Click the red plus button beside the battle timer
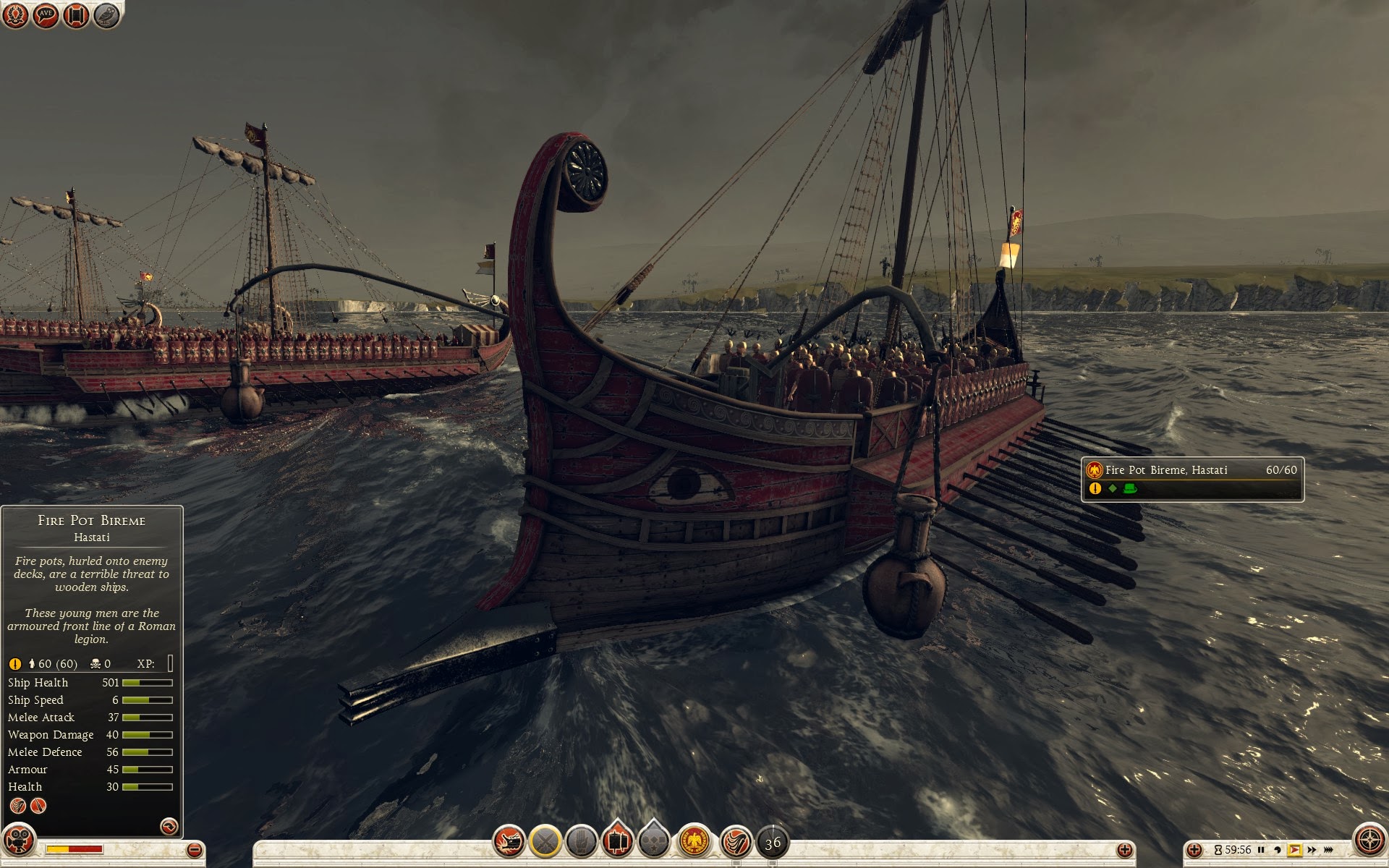This screenshot has height=868, width=1389. (1194, 850)
